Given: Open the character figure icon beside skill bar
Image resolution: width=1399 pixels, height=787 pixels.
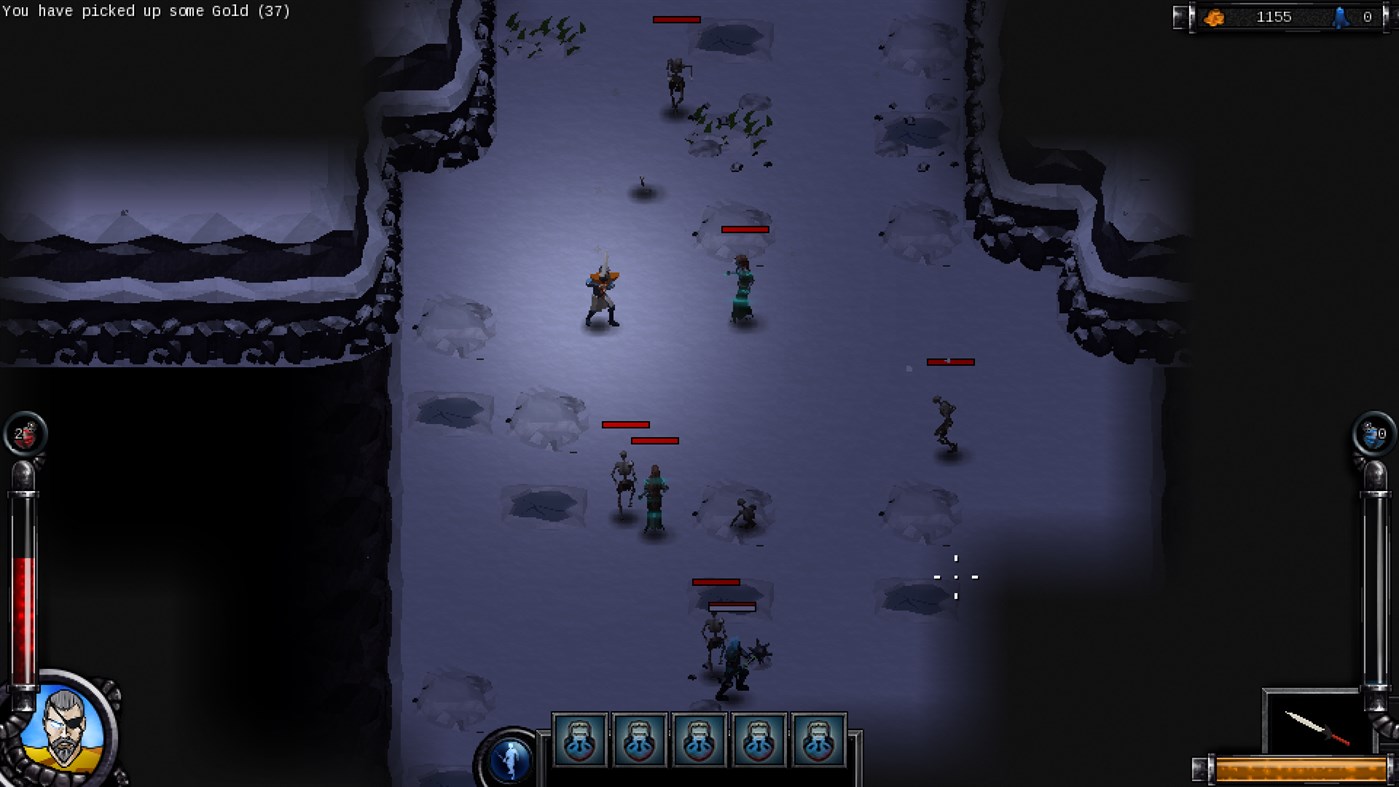Looking at the screenshot, I should (x=510, y=759).
